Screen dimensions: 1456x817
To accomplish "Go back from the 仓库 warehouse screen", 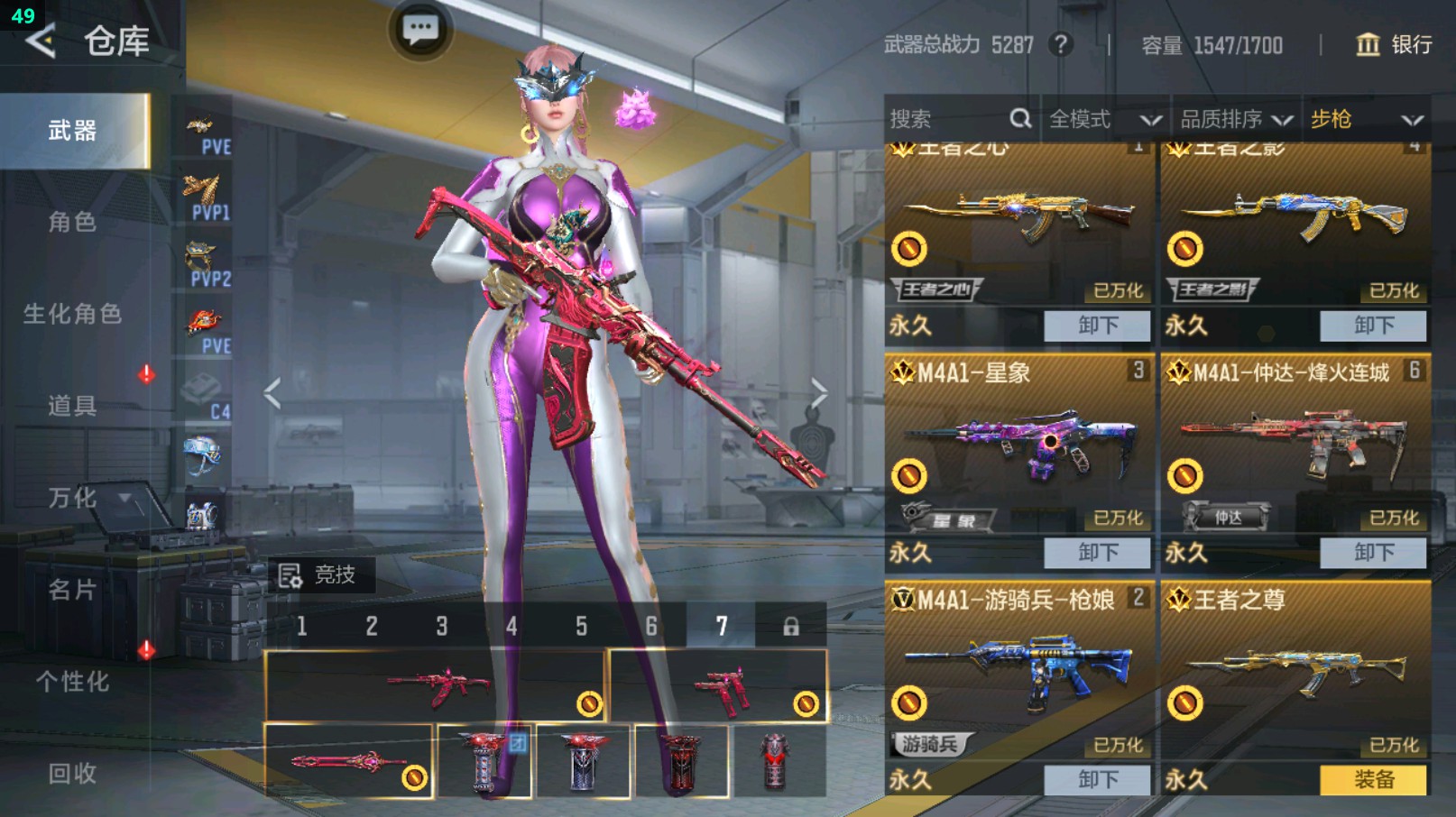I will [x=41, y=41].
